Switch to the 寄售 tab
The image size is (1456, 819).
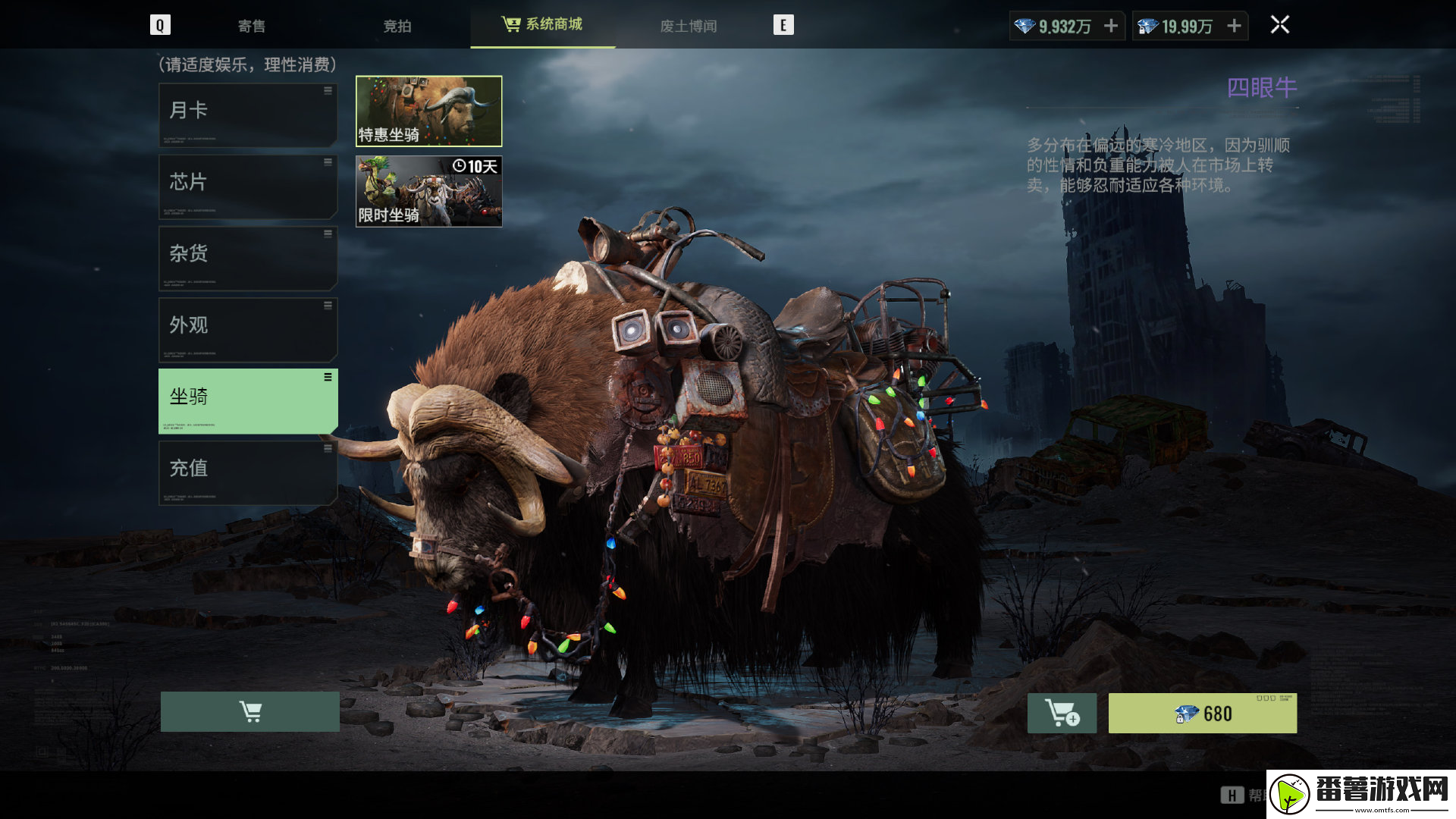252,26
